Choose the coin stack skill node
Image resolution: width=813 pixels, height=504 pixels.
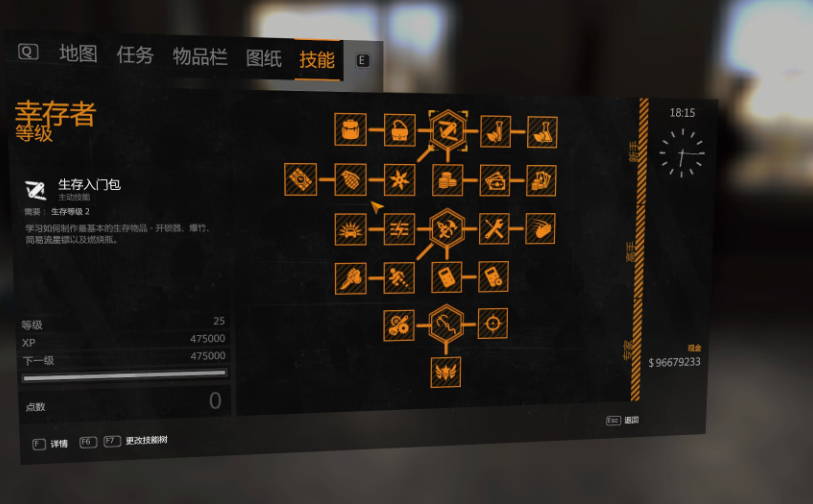(446, 180)
